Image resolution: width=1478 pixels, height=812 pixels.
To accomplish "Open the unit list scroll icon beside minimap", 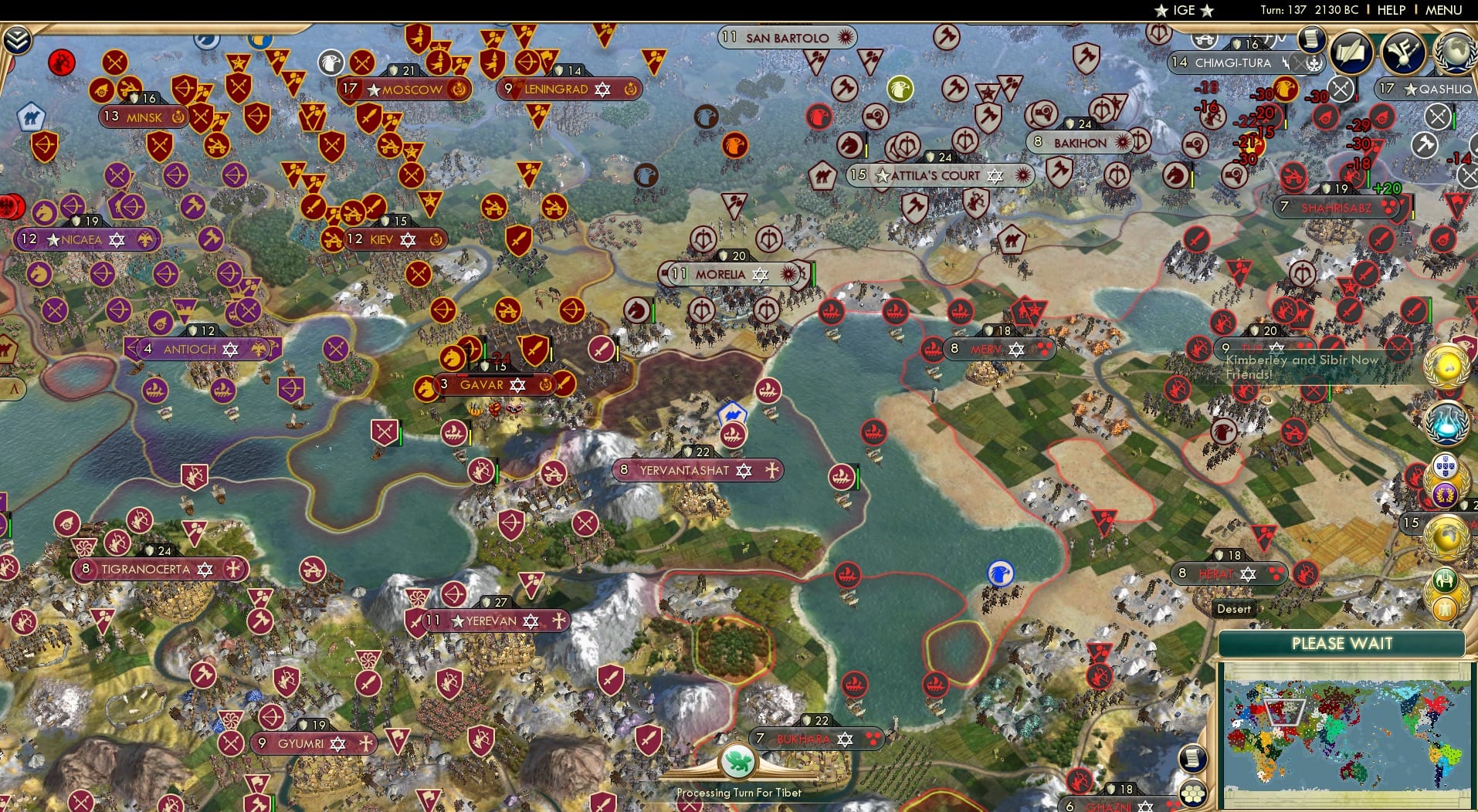I will click(1194, 758).
